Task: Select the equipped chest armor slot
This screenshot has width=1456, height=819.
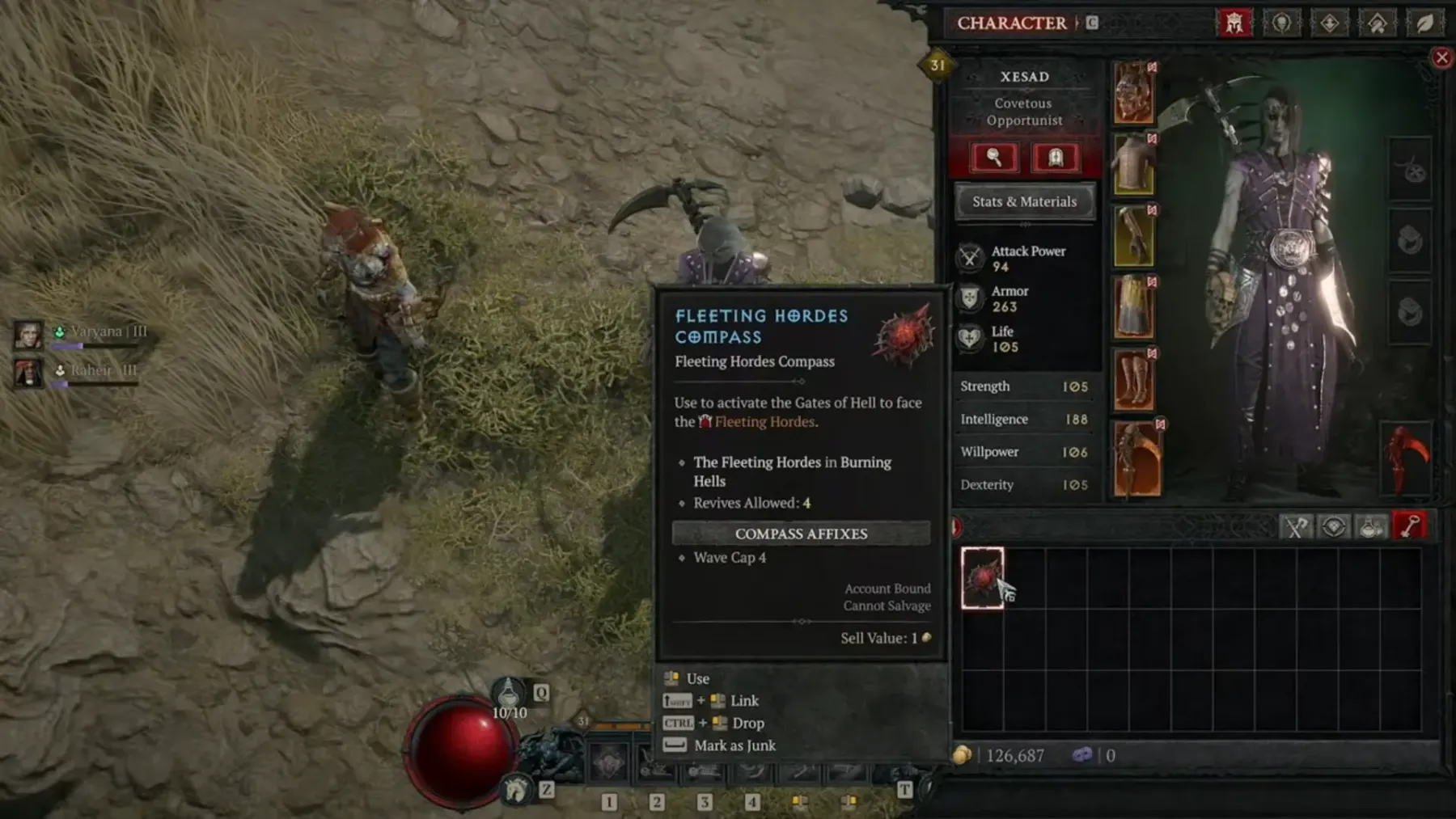Action: tap(1133, 164)
